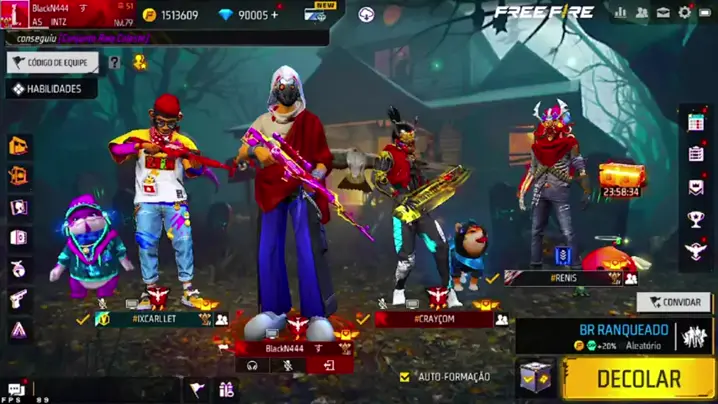
Task: Open the friends list icon
Action: click(642, 13)
